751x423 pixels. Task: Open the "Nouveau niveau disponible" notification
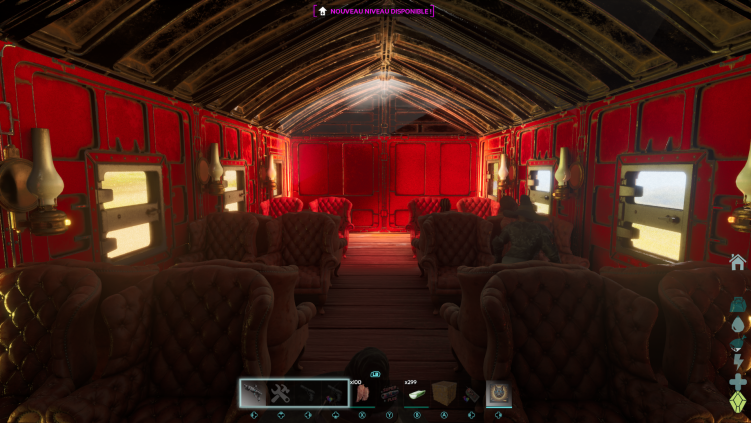[374, 11]
